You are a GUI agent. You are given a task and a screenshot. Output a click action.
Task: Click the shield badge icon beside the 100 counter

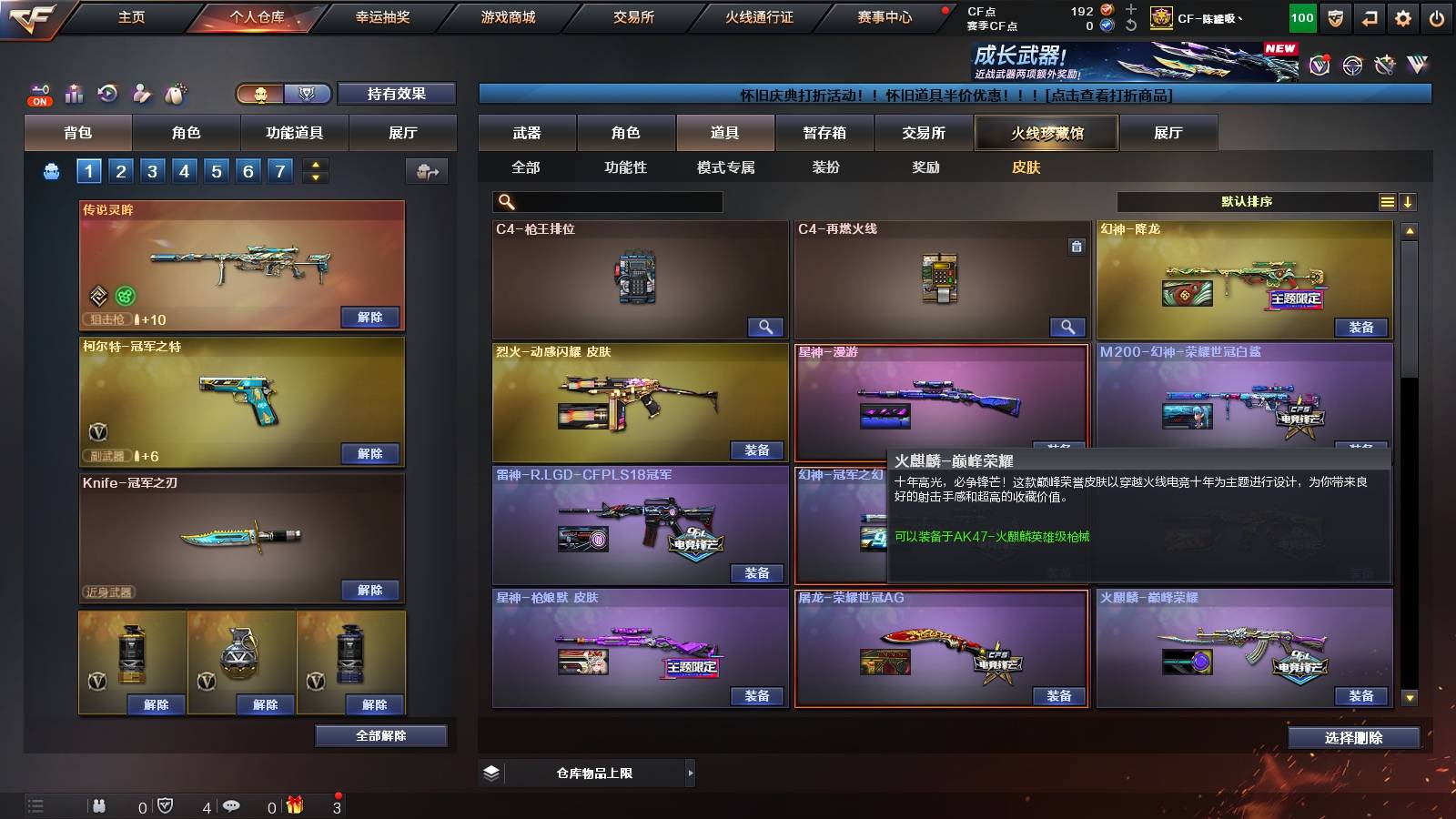[x=1336, y=17]
